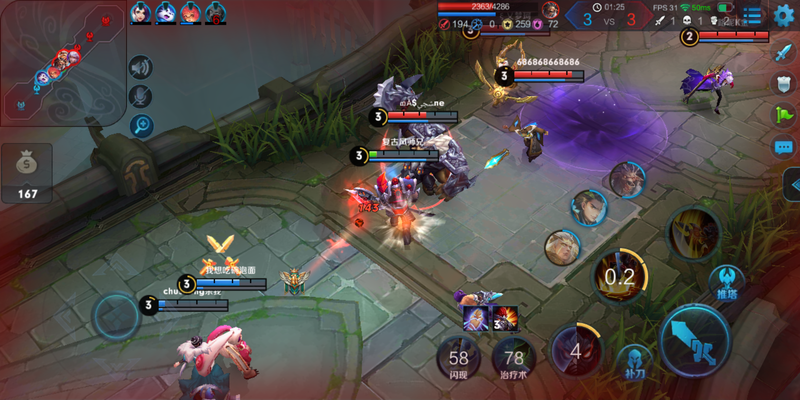Tap the 推塔 attack tower button
800x400 pixels.
tap(726, 283)
